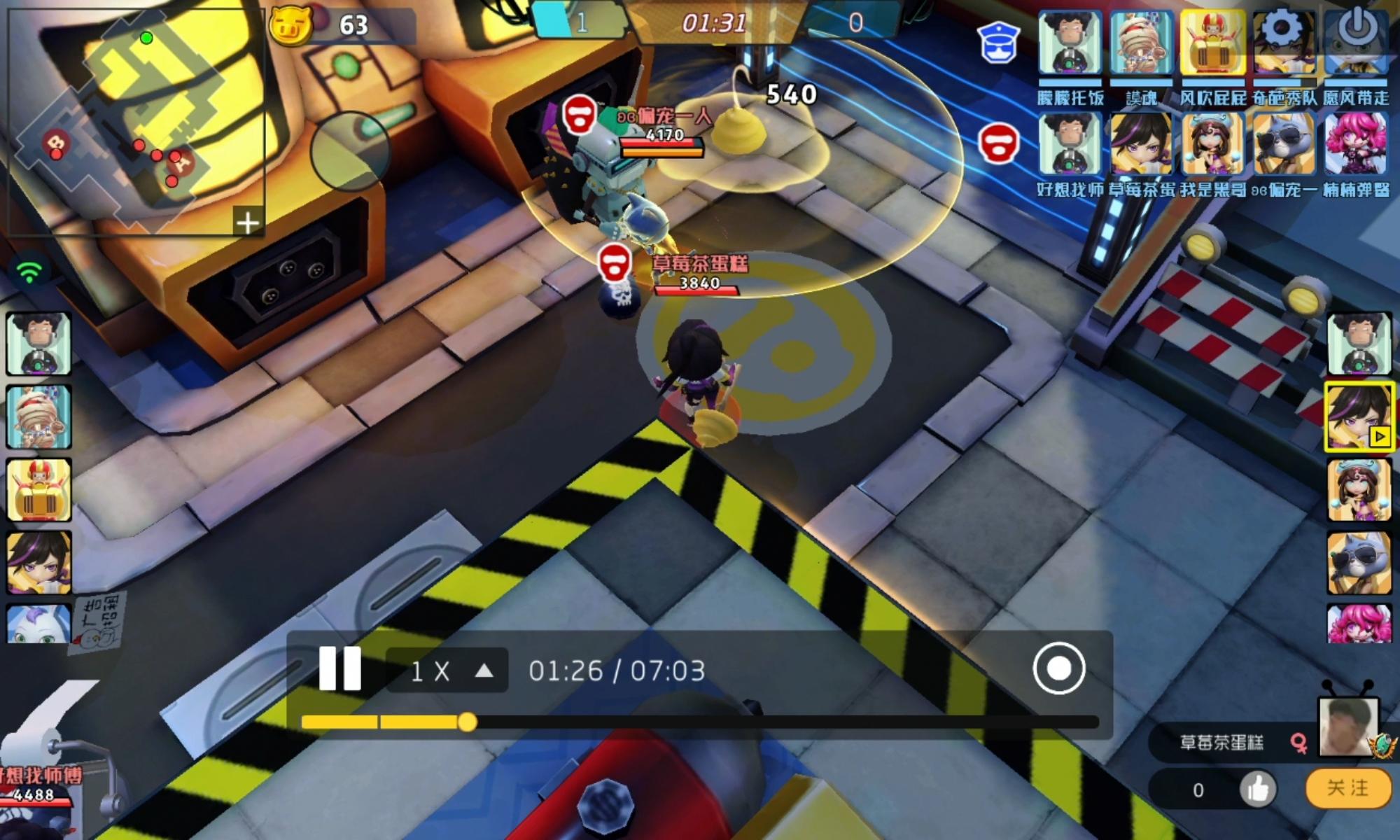This screenshot has height=840, width=1400.
Task: Exit the replay via the power icon
Action: click(1356, 27)
